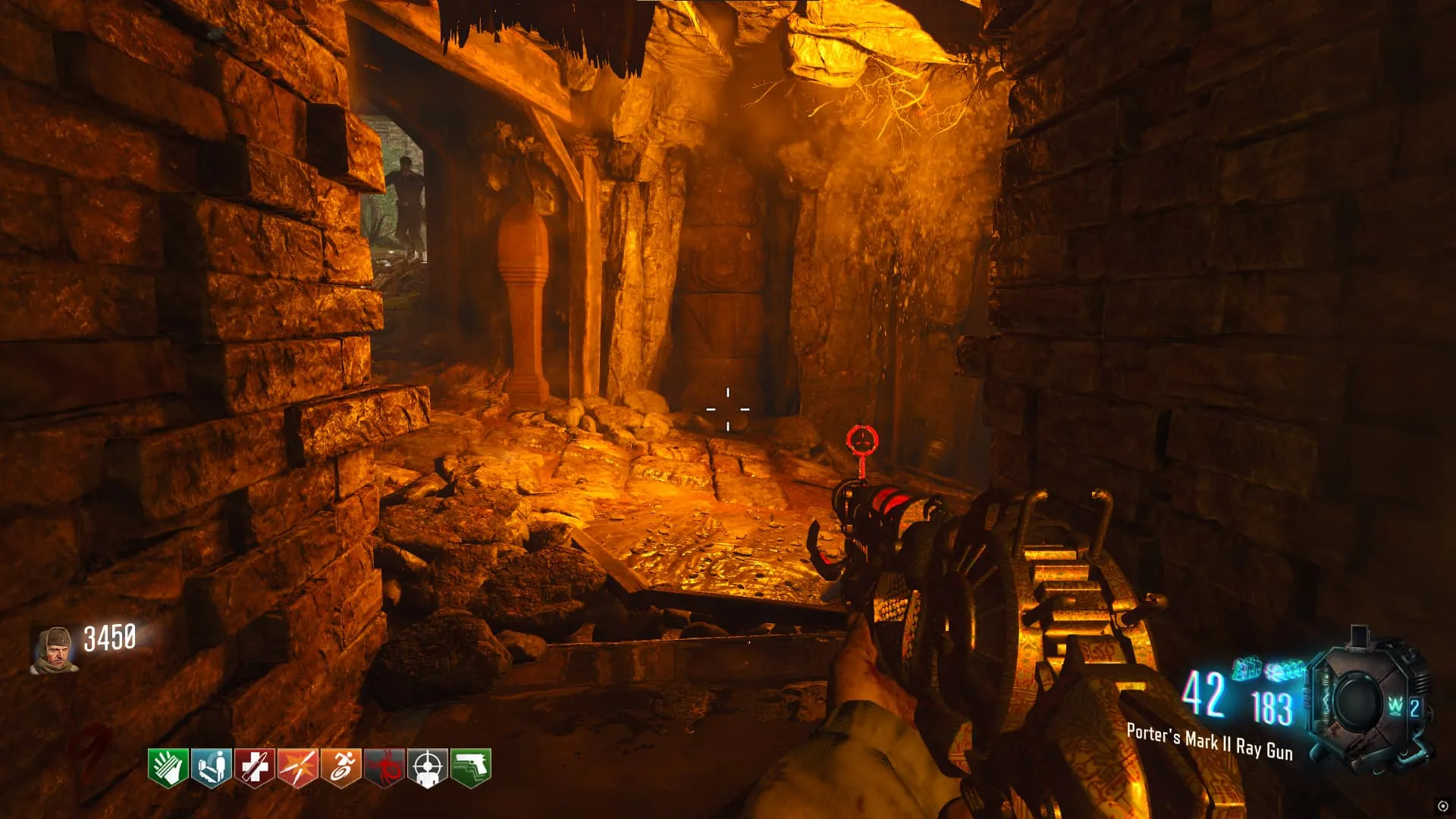
Task: Click the Stamin-Up running figure perk
Action: tap(340, 767)
